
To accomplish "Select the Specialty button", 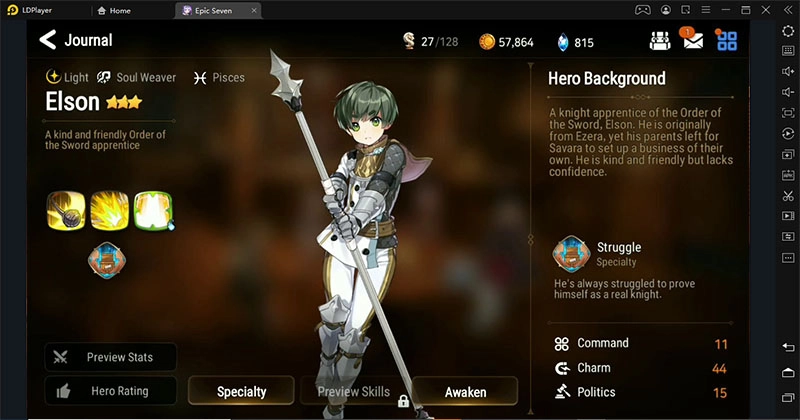I will [241, 392].
